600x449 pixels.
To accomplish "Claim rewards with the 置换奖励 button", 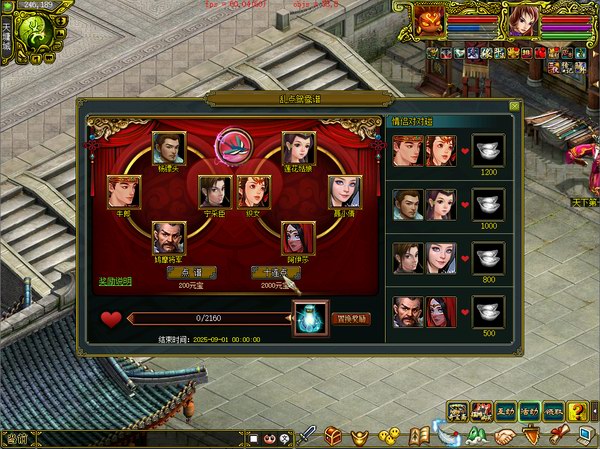I will (351, 318).
